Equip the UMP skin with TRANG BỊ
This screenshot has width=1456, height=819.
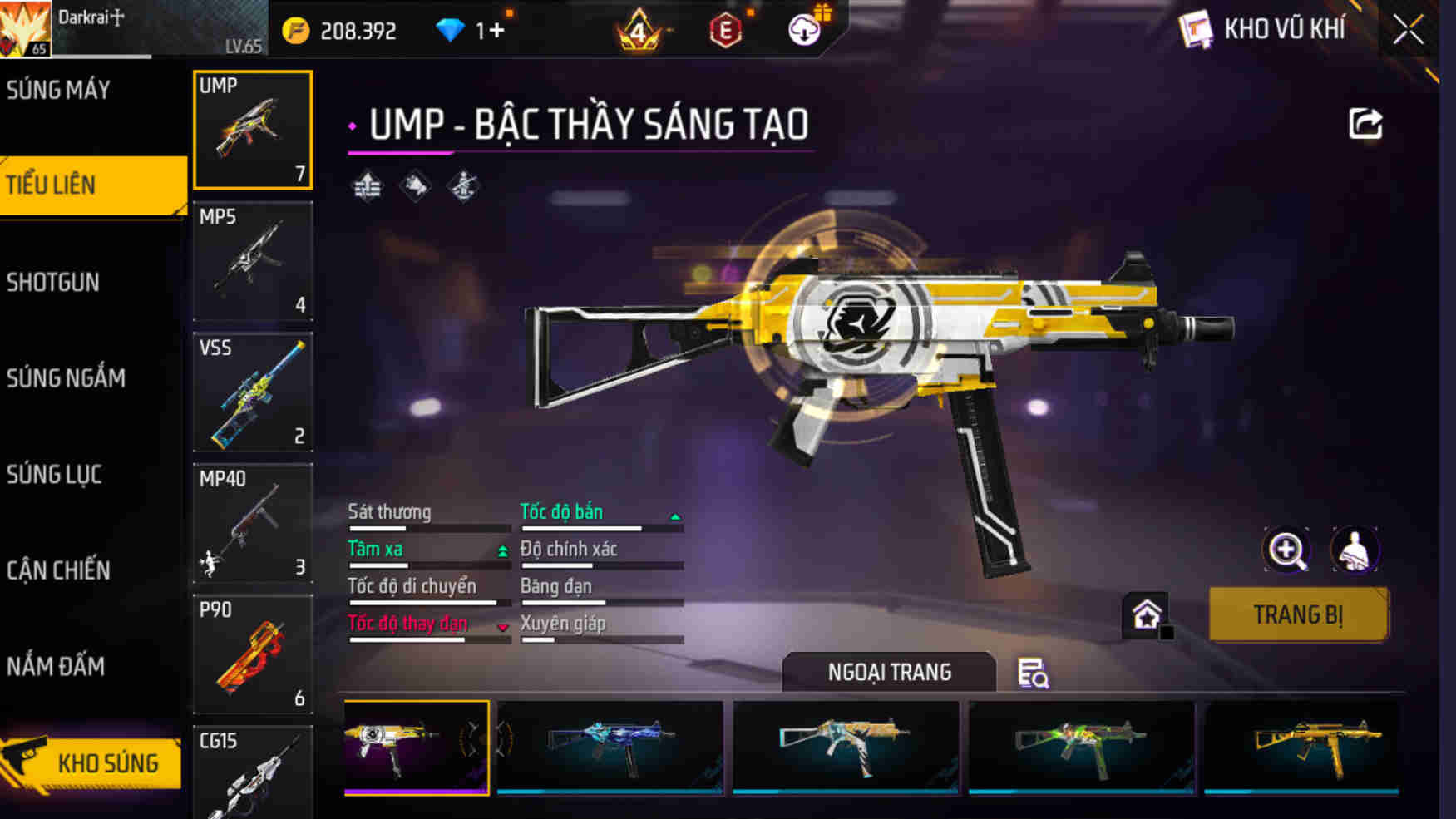(x=1298, y=615)
